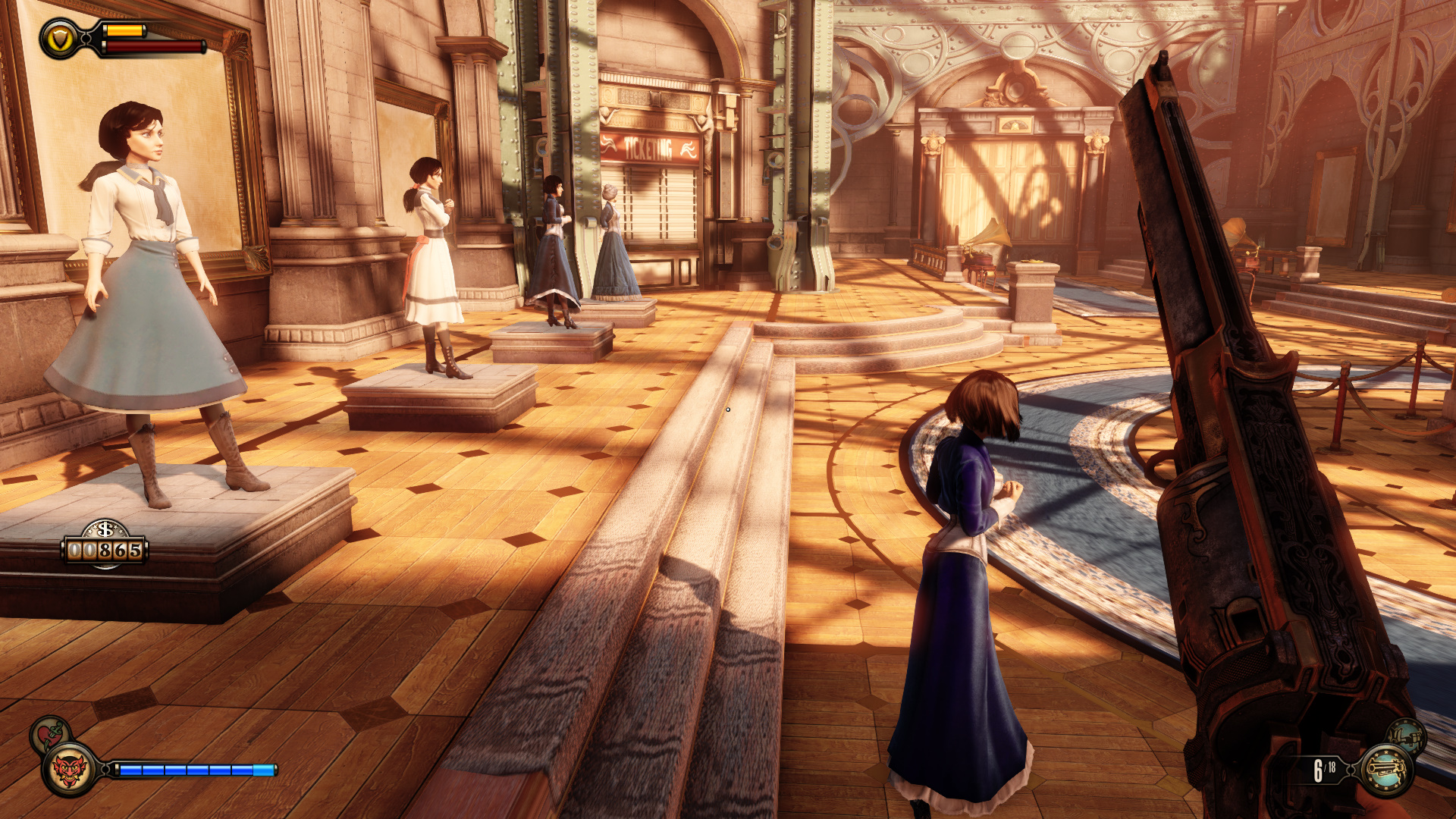
Task: Switch to the dagger-pierced heart vigor
Action: [49, 733]
